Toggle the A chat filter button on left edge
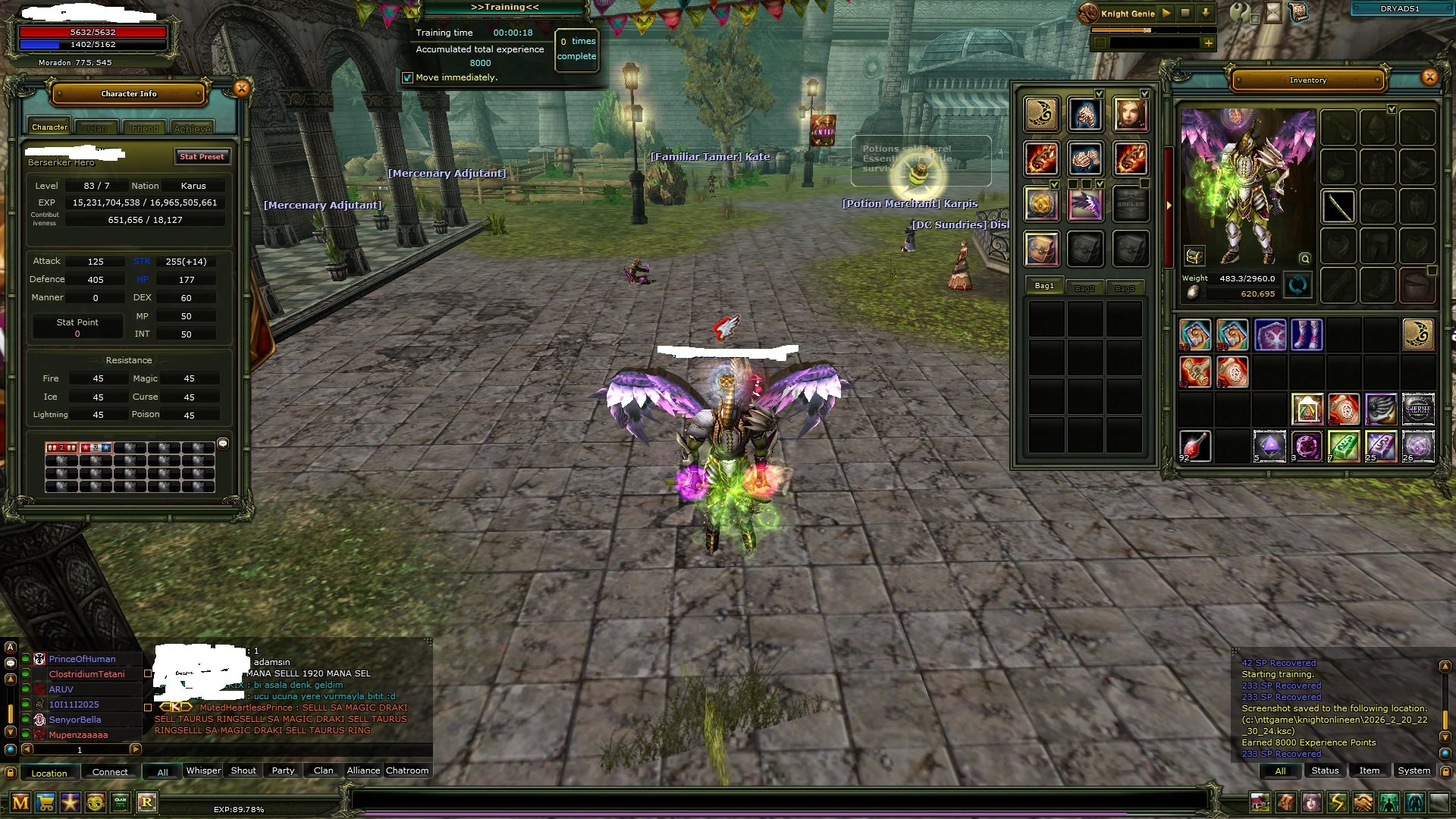The width and height of the screenshot is (1456, 819). pyautogui.click(x=10, y=647)
